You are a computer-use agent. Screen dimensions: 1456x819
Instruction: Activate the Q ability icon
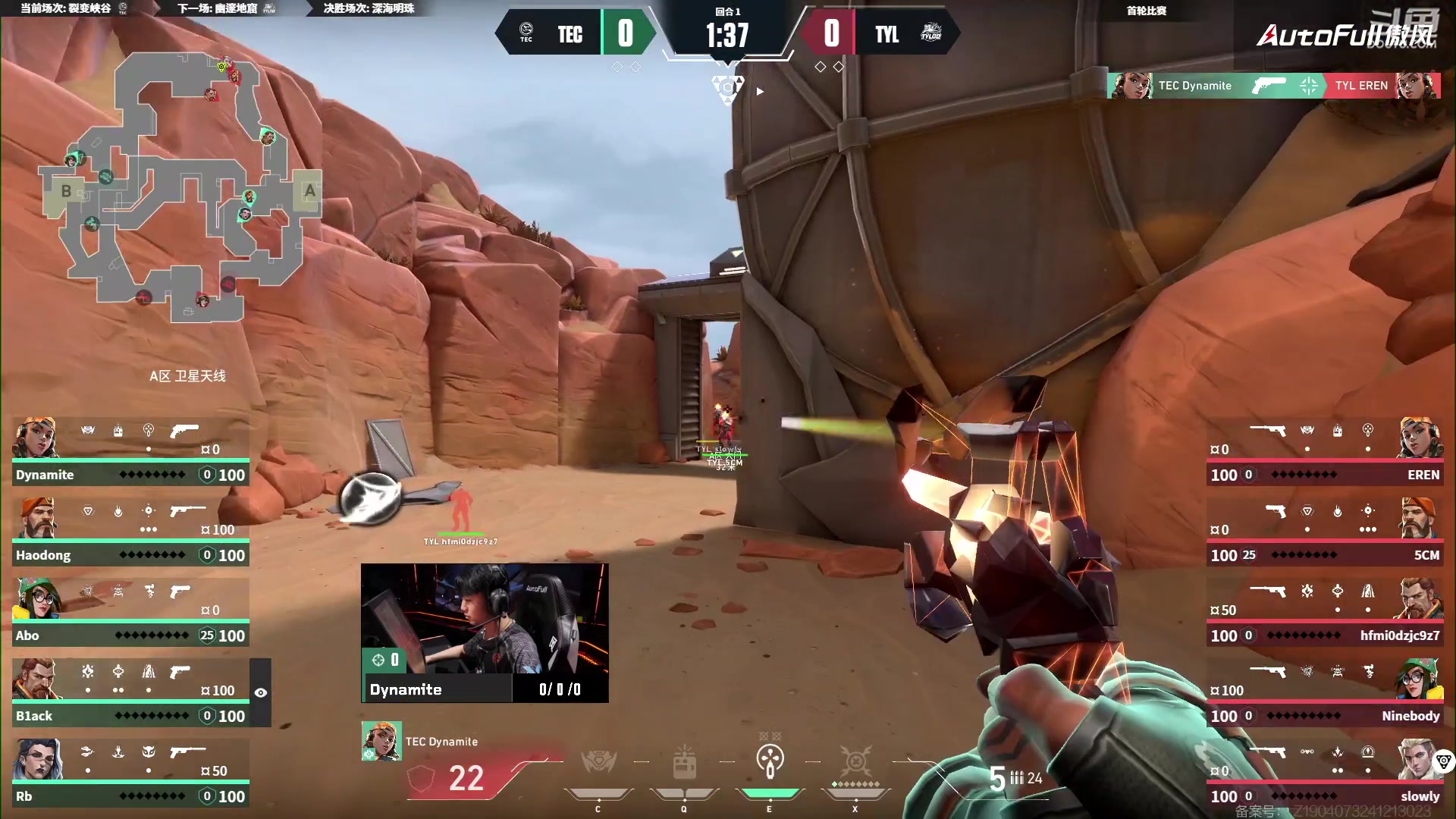684,764
